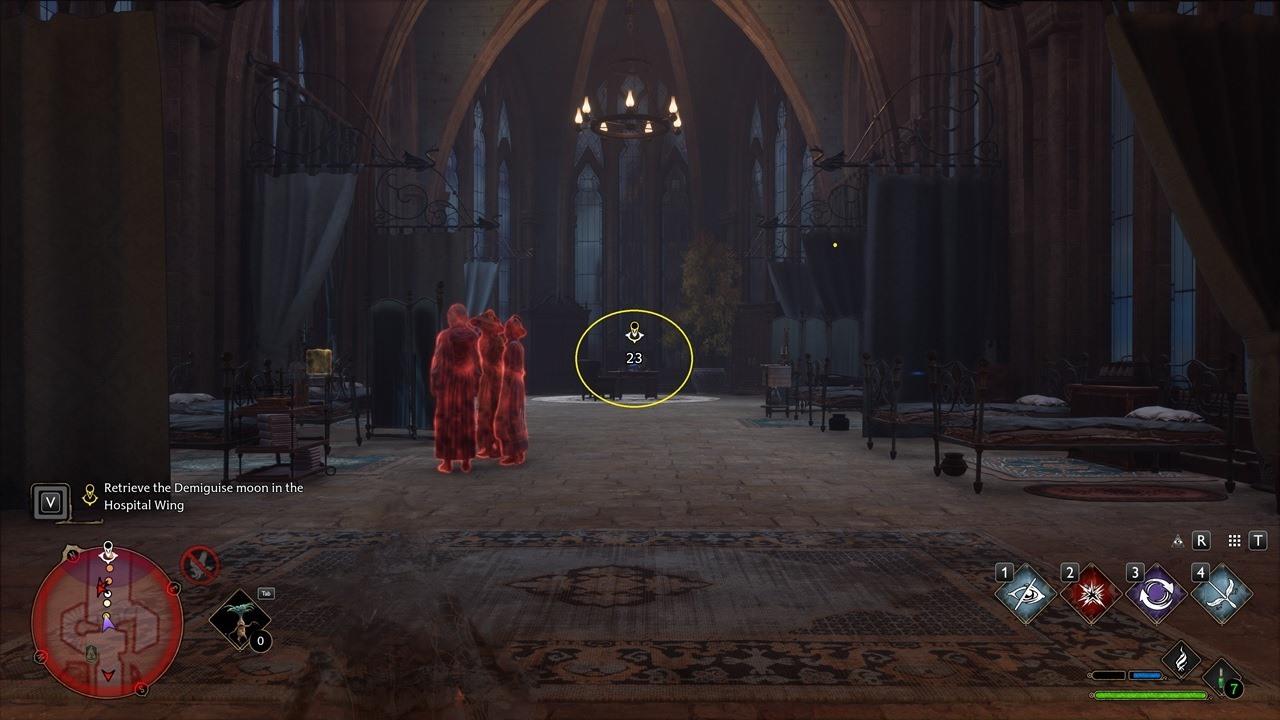Select the Revelio spell in slot 1

pos(1027,593)
